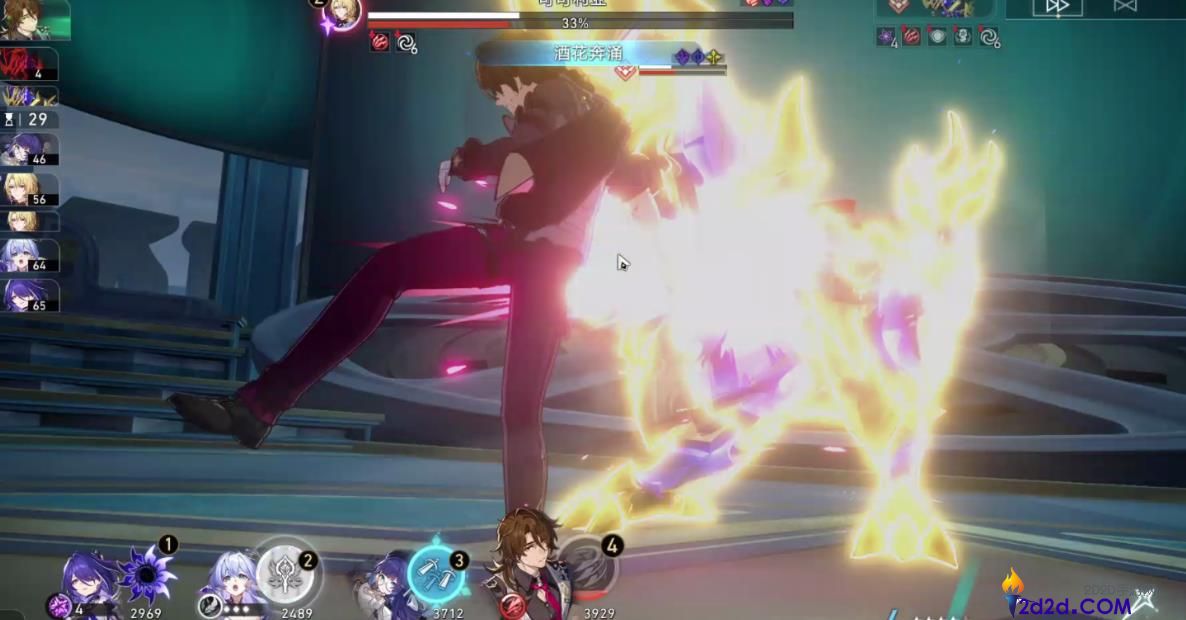Select Acheron's turn-order portrait marked 65
This screenshot has width=1186, height=620.
tap(28, 296)
